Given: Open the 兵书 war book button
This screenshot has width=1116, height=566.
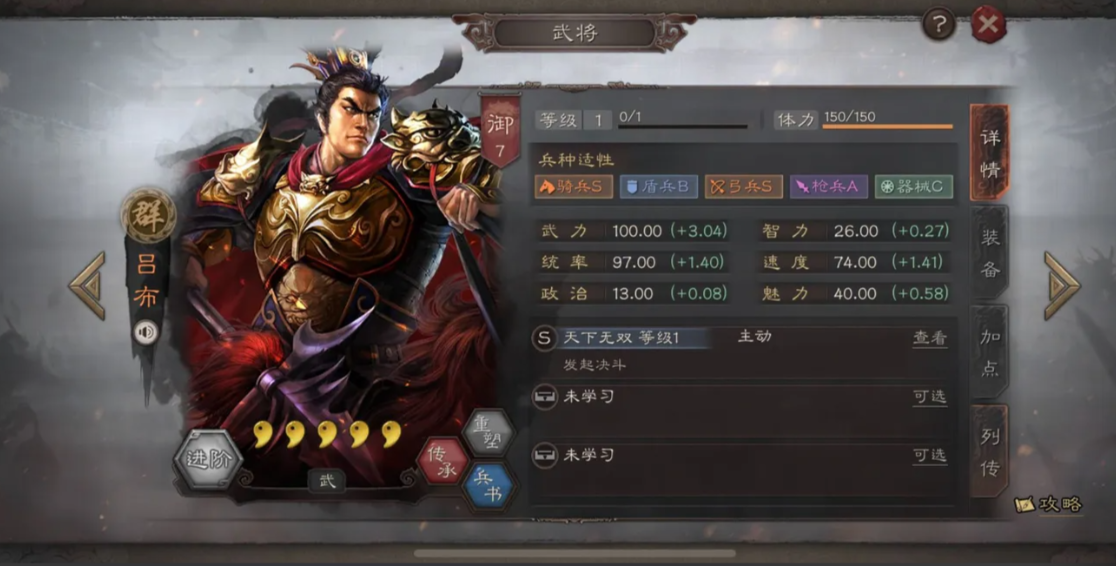Looking at the screenshot, I should pyautogui.click(x=488, y=486).
